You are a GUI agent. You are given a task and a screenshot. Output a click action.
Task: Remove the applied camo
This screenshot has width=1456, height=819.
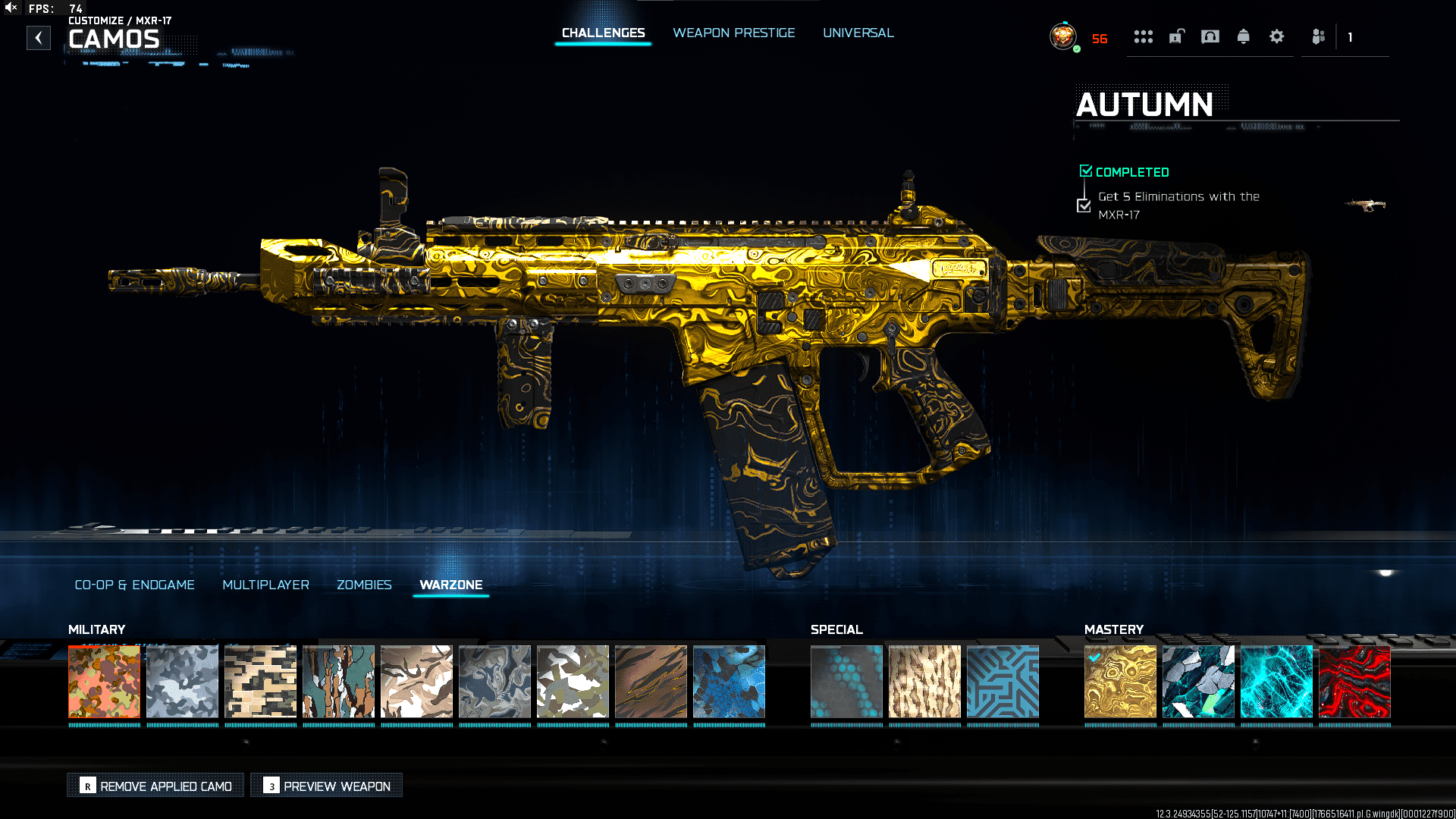[x=156, y=786]
